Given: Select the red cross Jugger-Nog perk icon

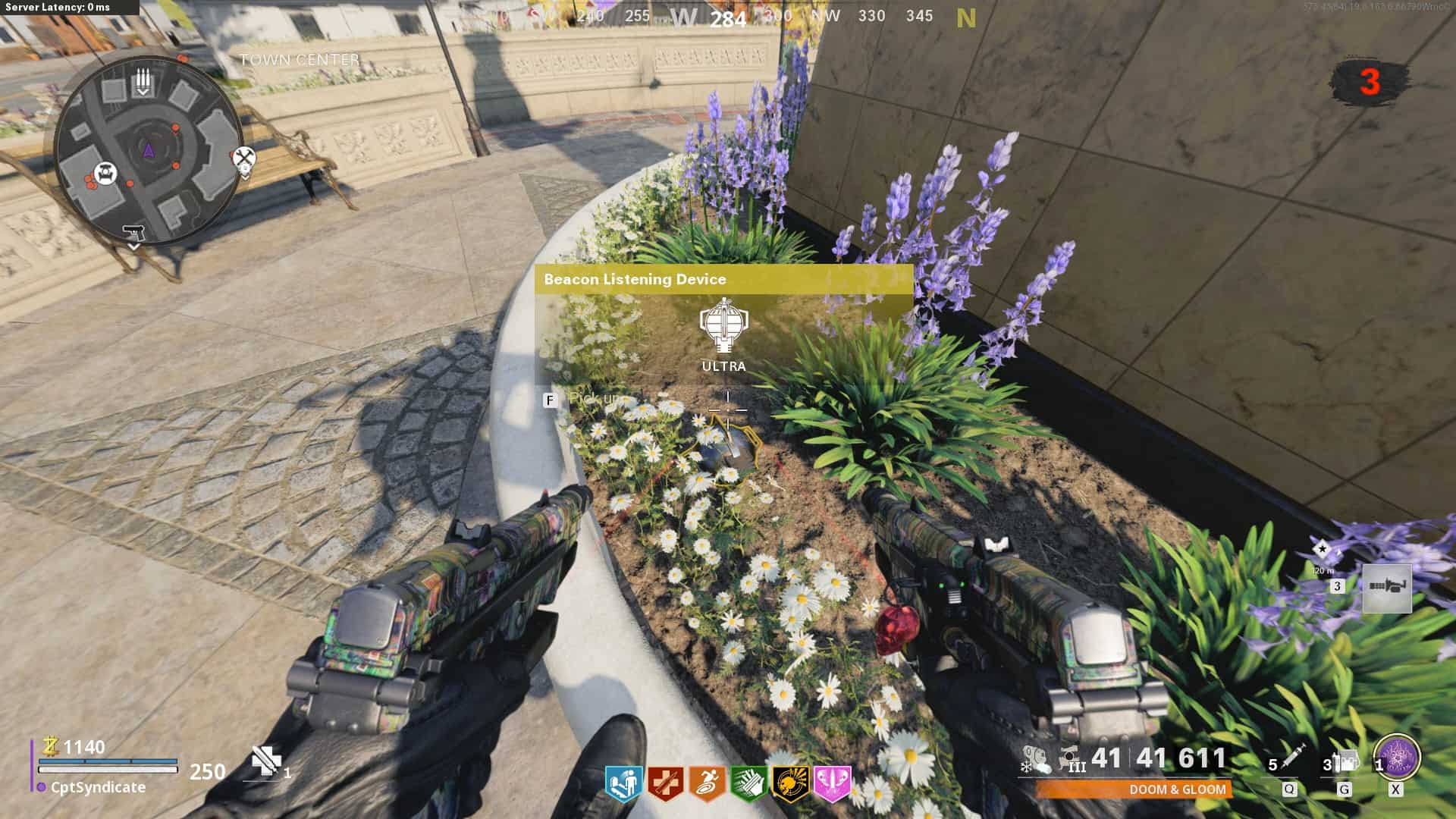Looking at the screenshot, I should (x=665, y=783).
